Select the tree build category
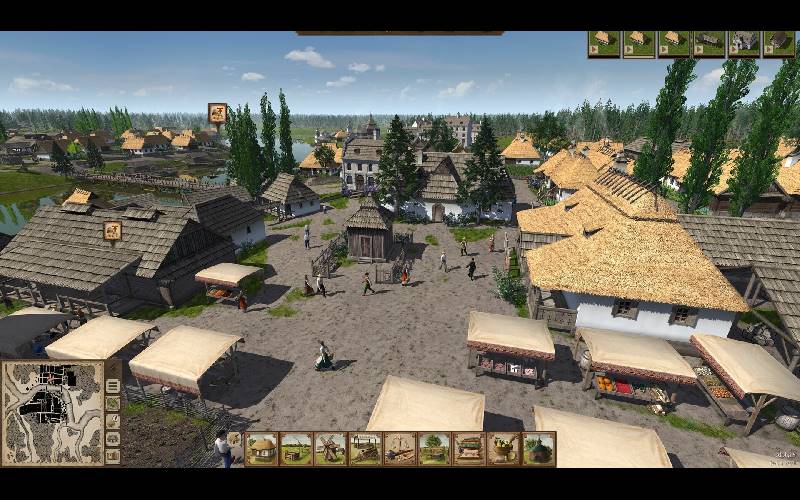The height and width of the screenshot is (500, 800). click(434, 449)
